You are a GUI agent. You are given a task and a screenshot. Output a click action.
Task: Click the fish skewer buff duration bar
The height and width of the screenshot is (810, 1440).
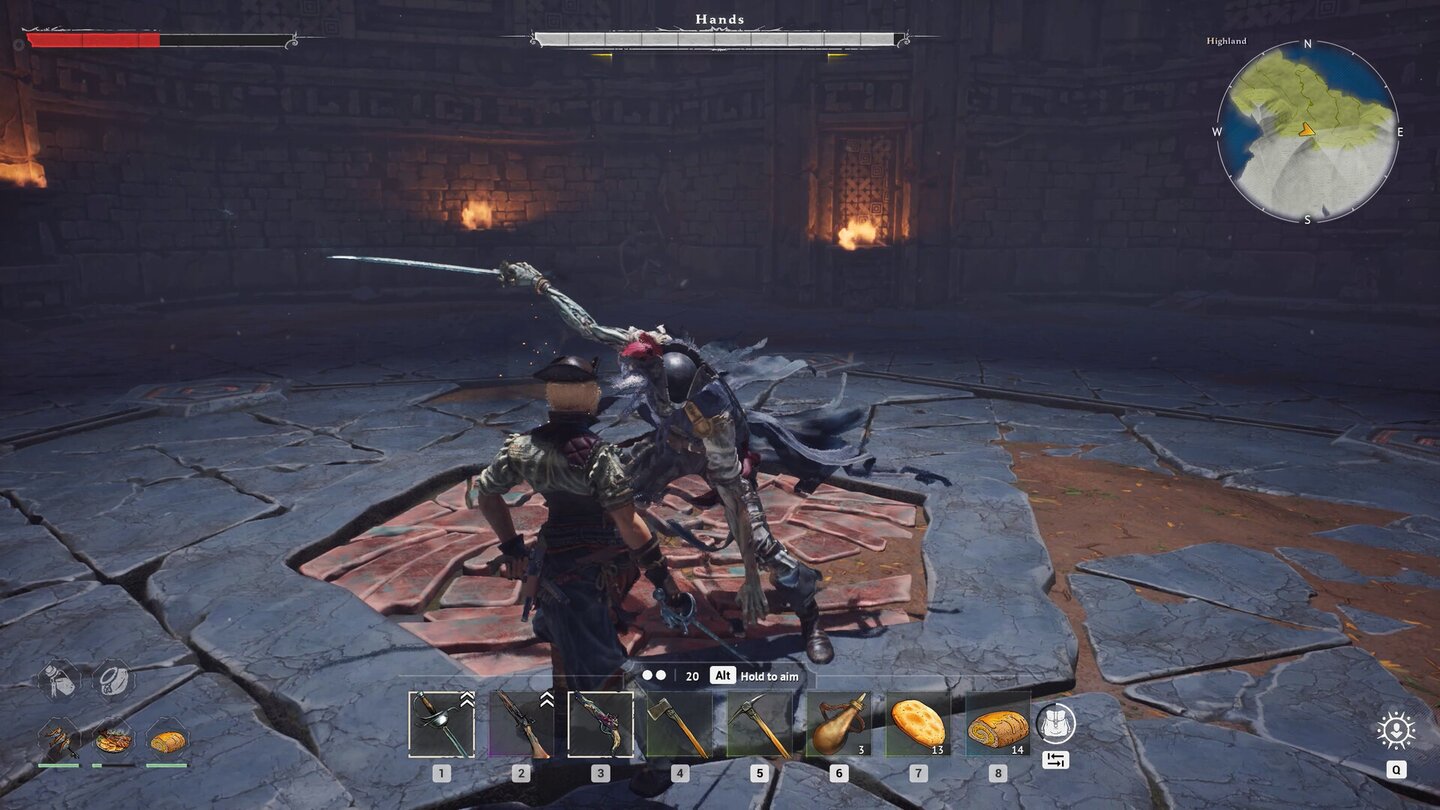(58, 765)
